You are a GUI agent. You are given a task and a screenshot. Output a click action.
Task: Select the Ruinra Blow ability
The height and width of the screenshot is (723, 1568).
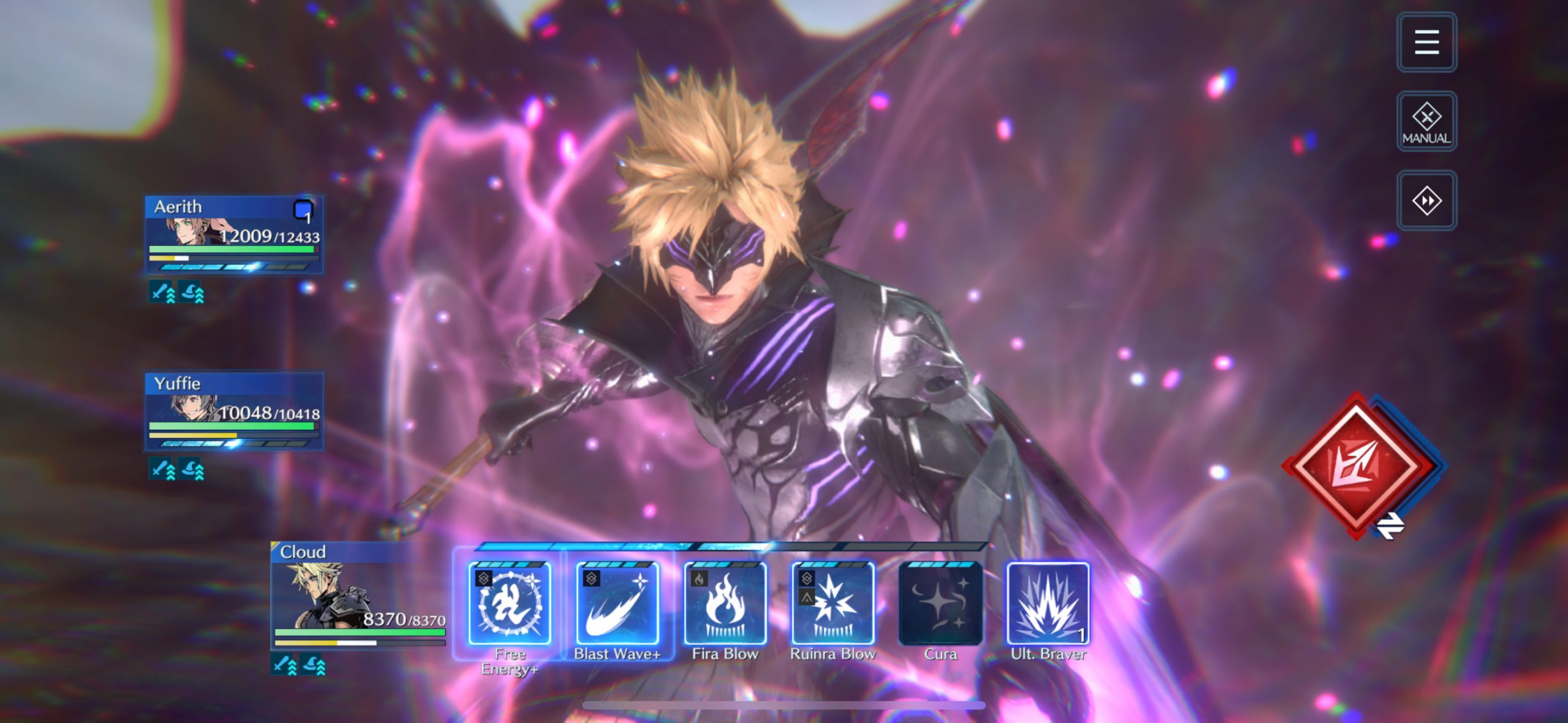coord(832,604)
